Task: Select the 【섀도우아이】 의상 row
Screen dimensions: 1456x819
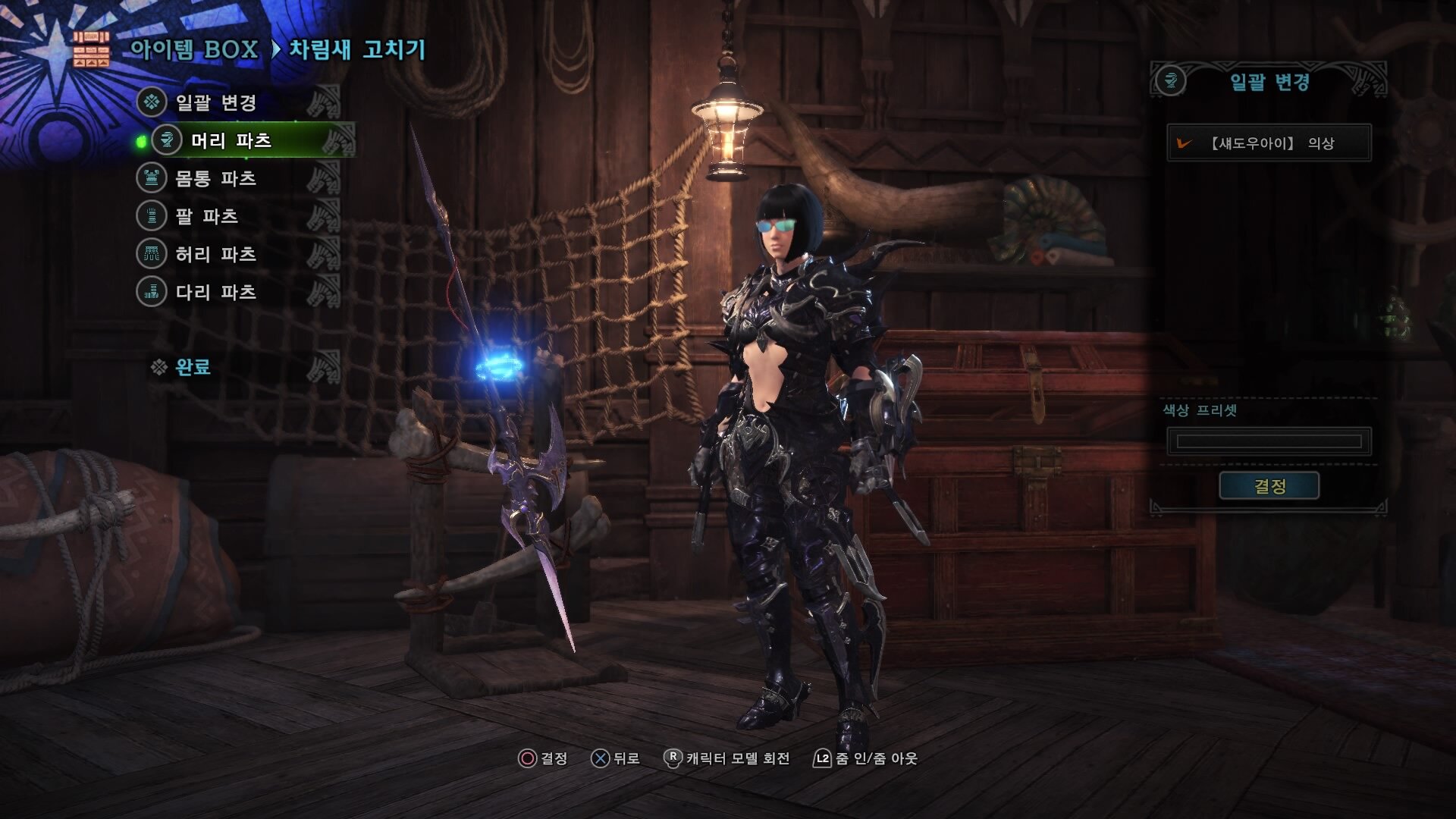Action: click(x=1269, y=143)
